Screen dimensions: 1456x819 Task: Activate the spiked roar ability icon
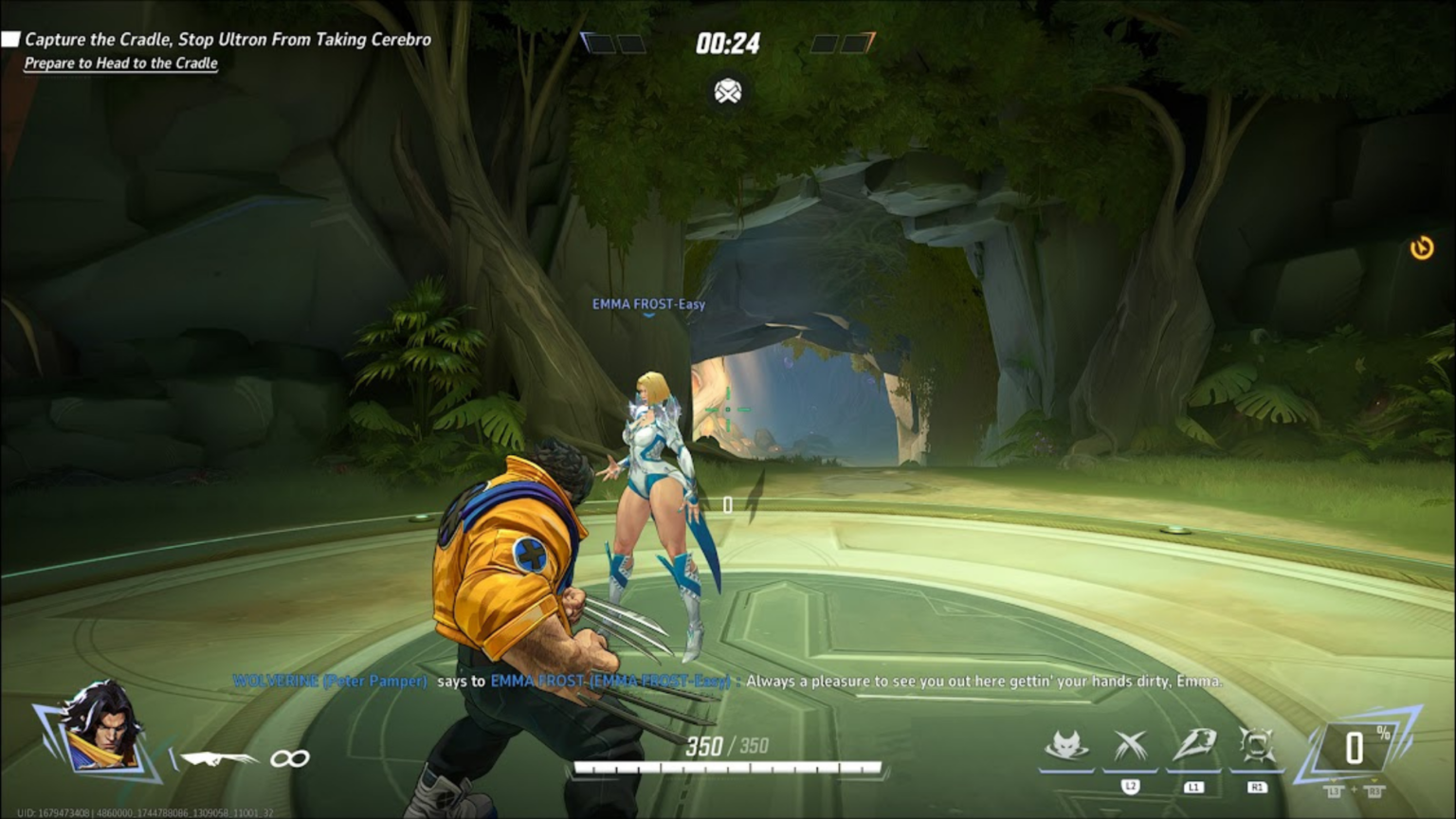[x=1257, y=747]
